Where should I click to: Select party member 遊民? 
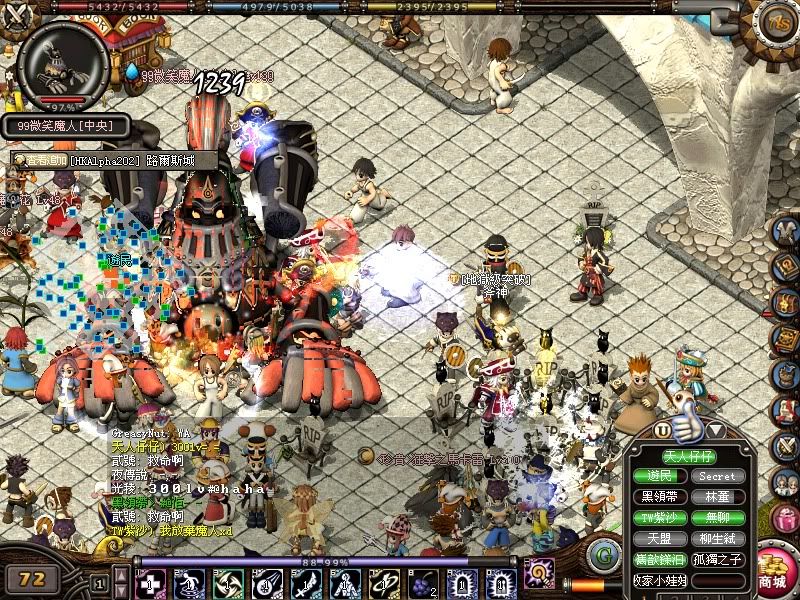coord(660,476)
